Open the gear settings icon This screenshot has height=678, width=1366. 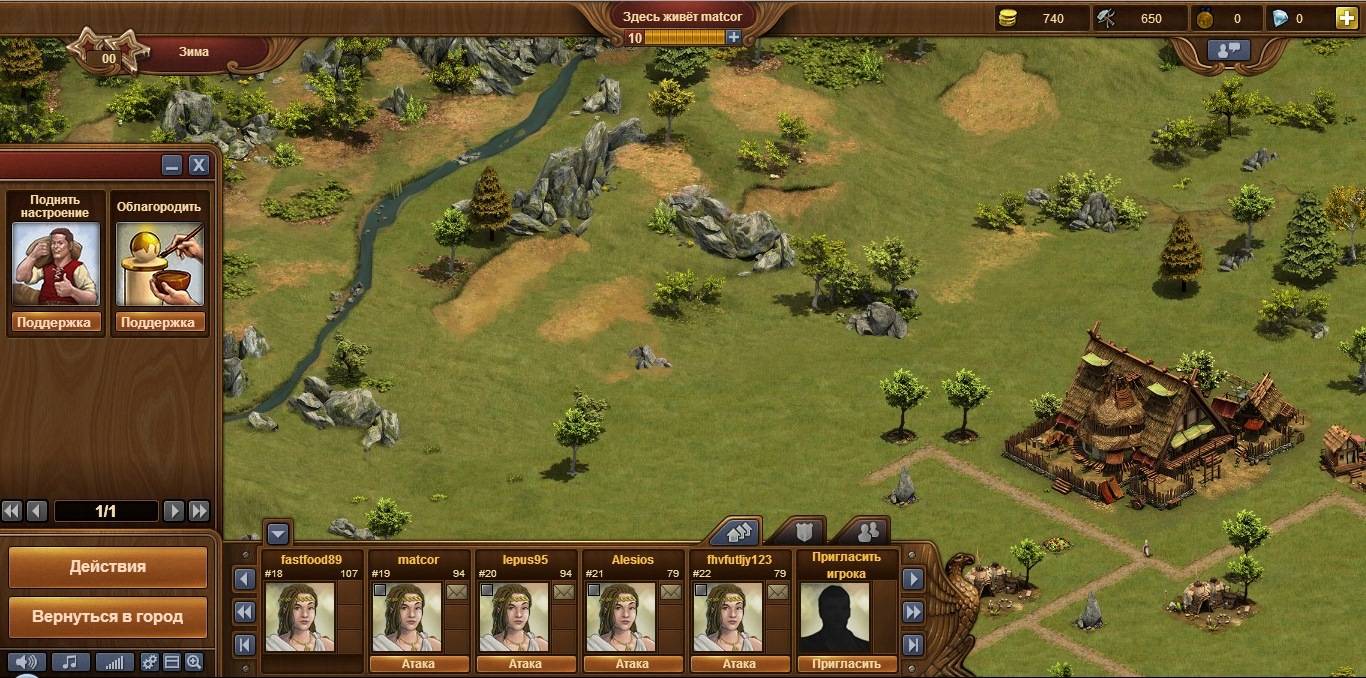150,662
